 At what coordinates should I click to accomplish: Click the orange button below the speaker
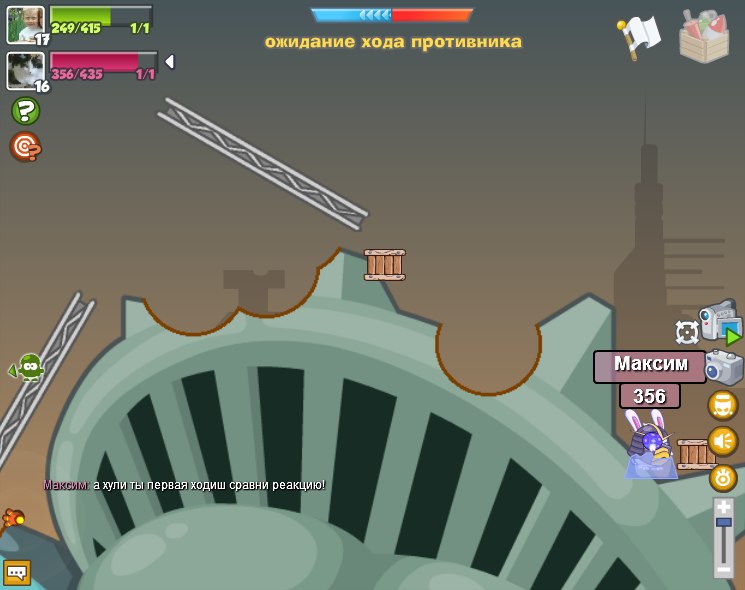click(x=723, y=478)
